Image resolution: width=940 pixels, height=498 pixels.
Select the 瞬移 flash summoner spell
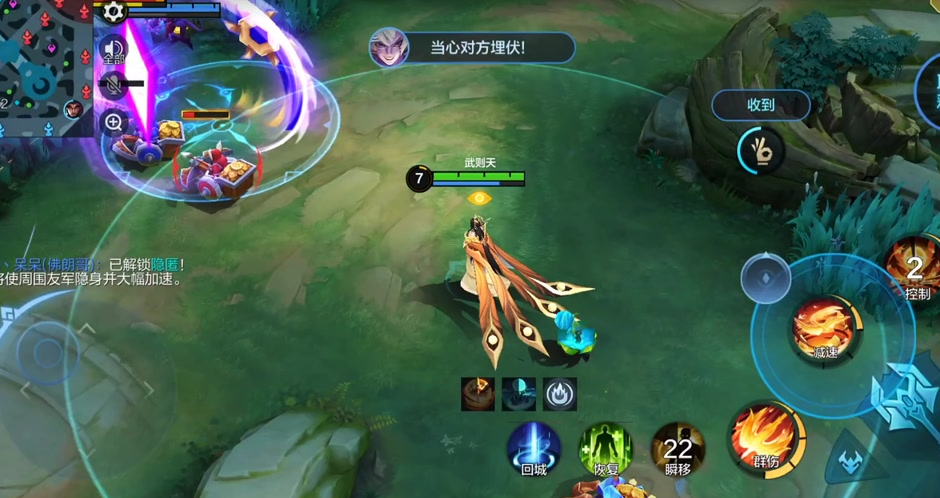coord(678,447)
